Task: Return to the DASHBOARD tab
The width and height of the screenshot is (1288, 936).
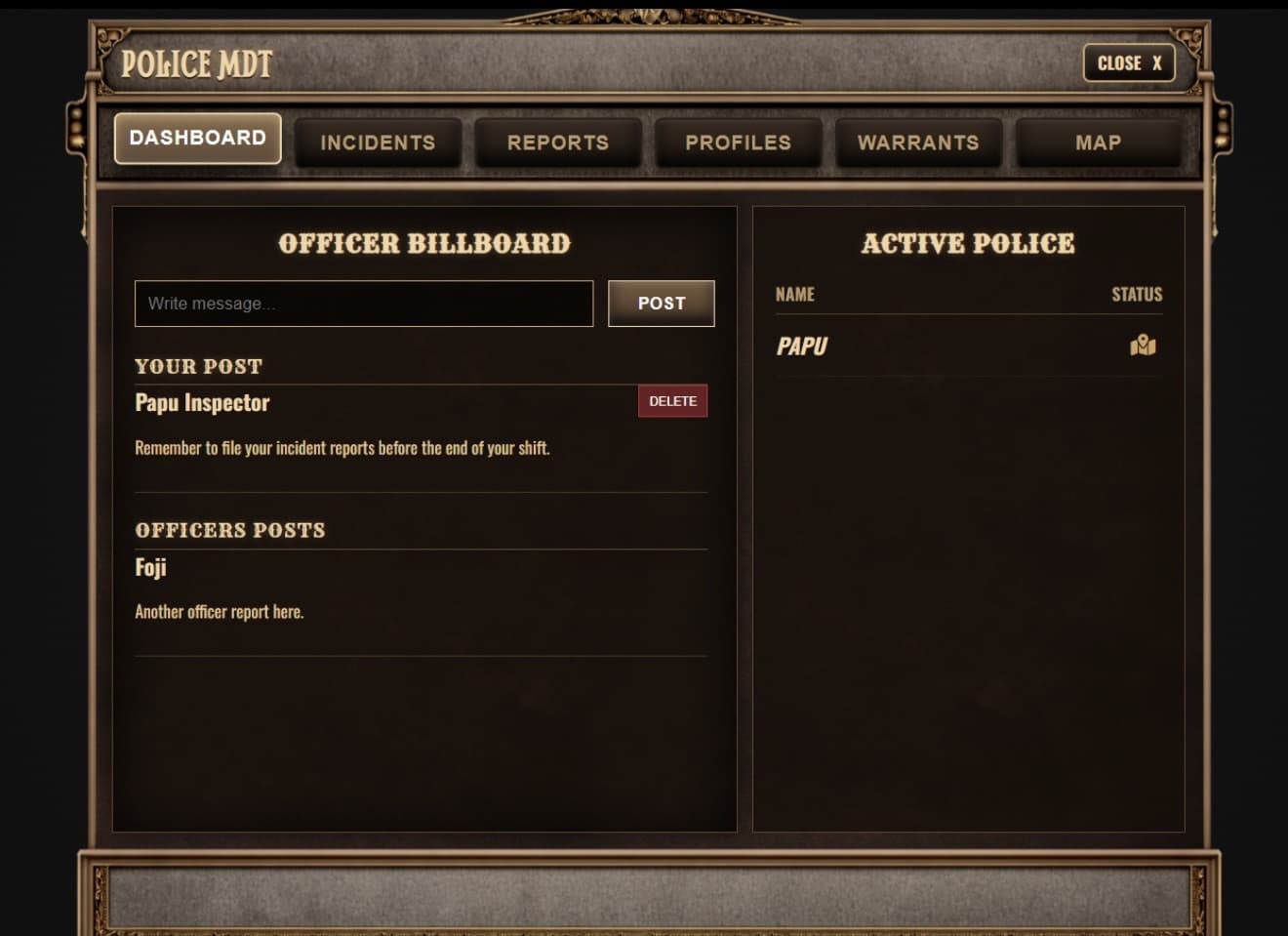Action: tap(197, 138)
